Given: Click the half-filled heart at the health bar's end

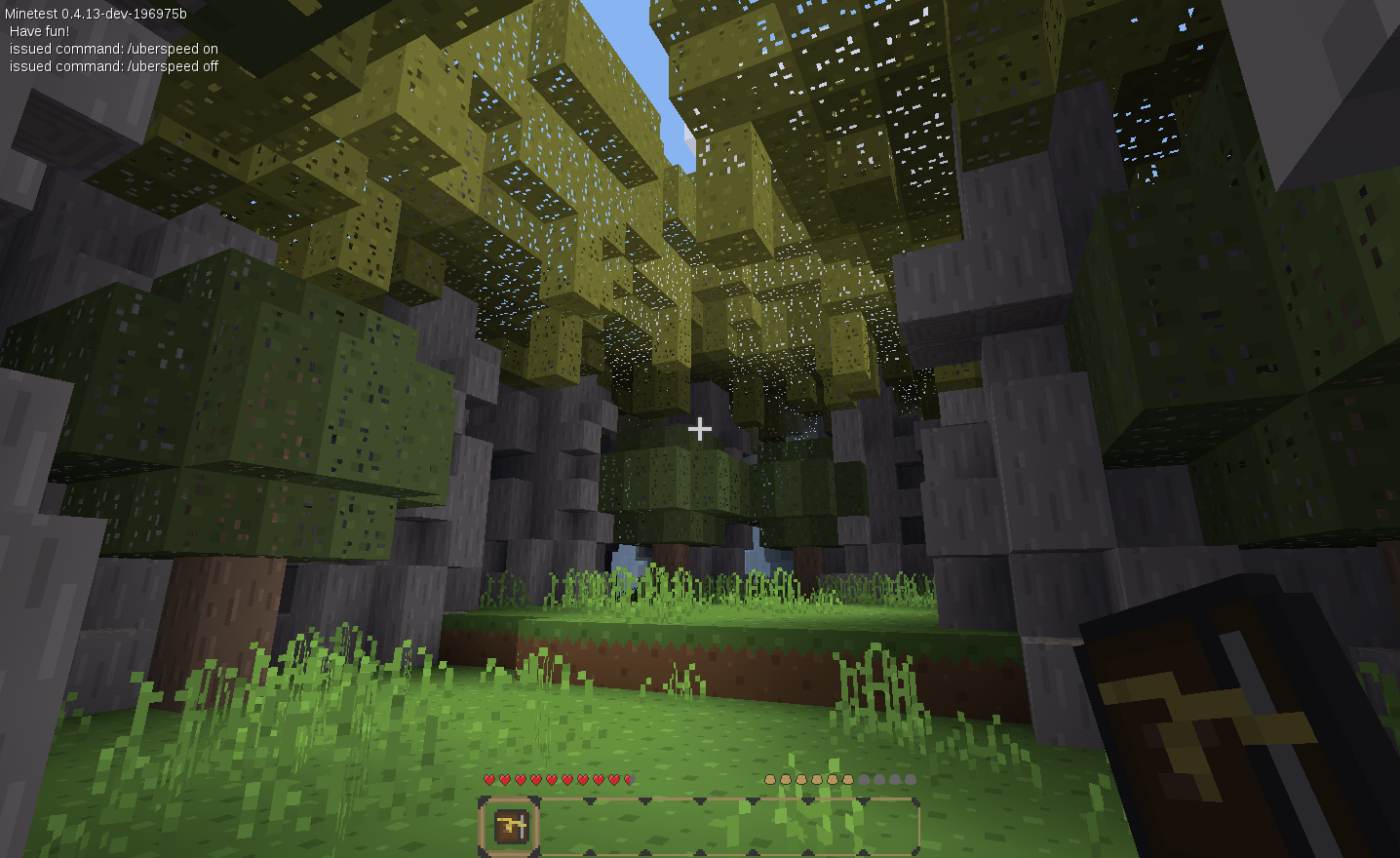Looking at the screenshot, I should point(632,779).
